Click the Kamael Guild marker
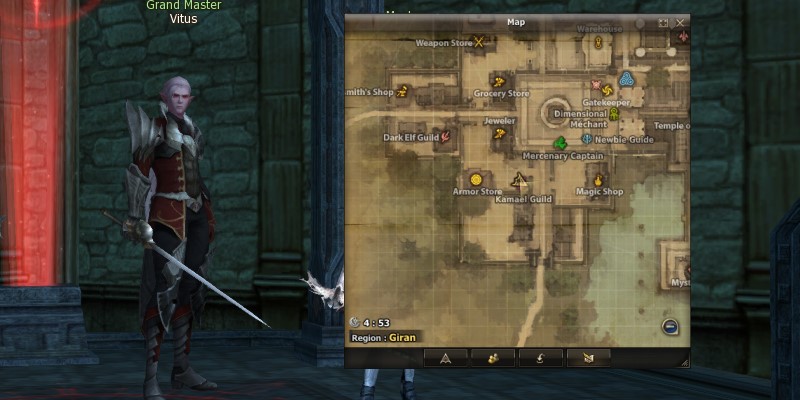 click(518, 181)
